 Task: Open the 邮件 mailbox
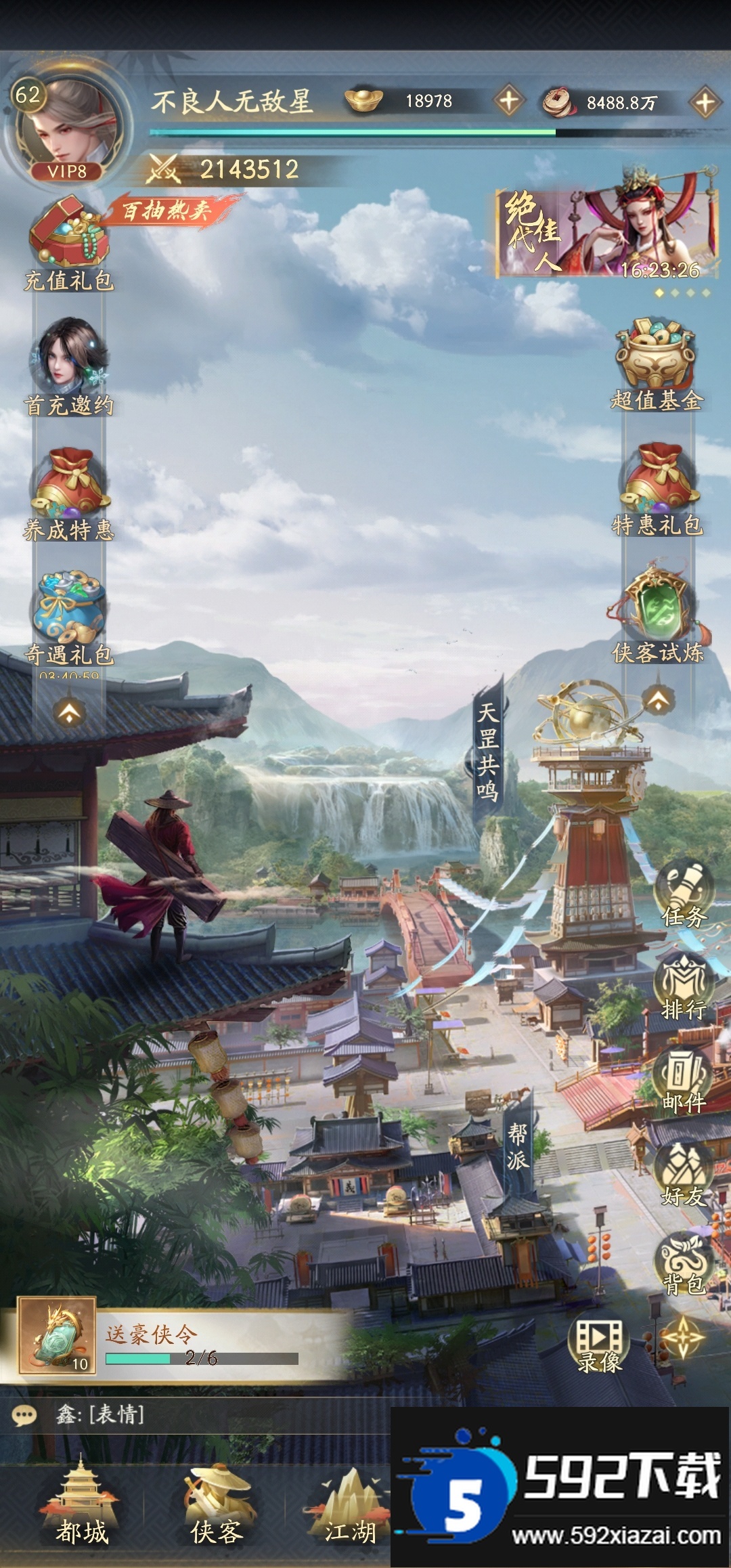point(684,1081)
